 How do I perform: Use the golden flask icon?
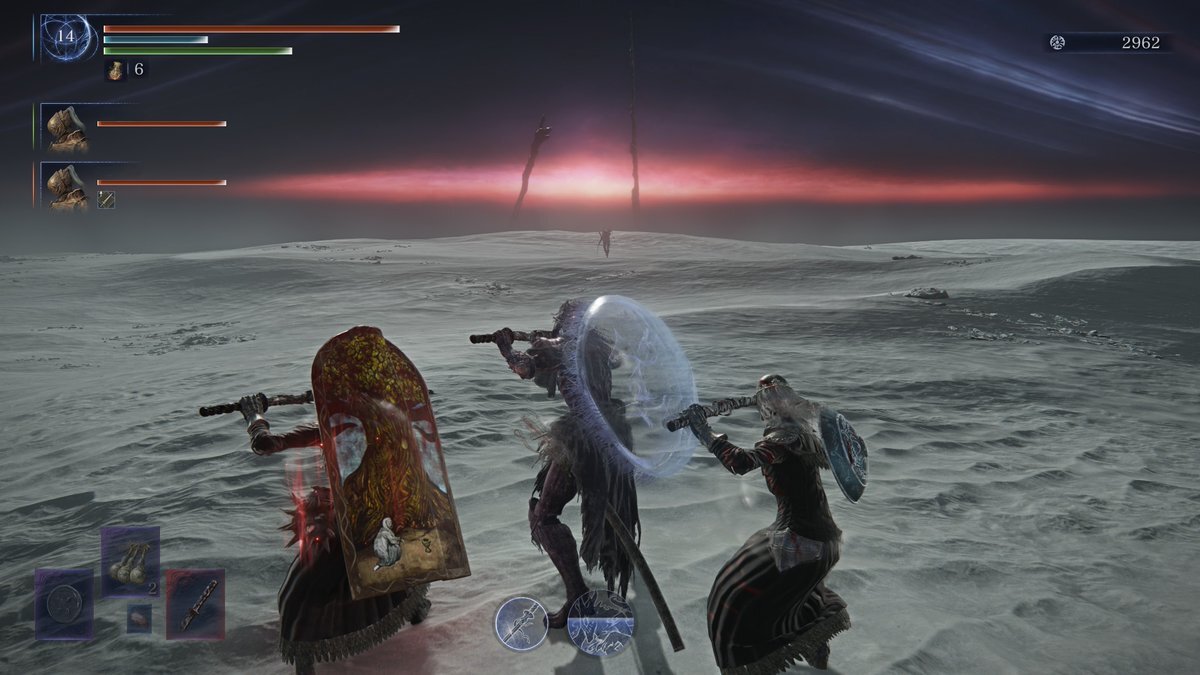click(x=116, y=70)
